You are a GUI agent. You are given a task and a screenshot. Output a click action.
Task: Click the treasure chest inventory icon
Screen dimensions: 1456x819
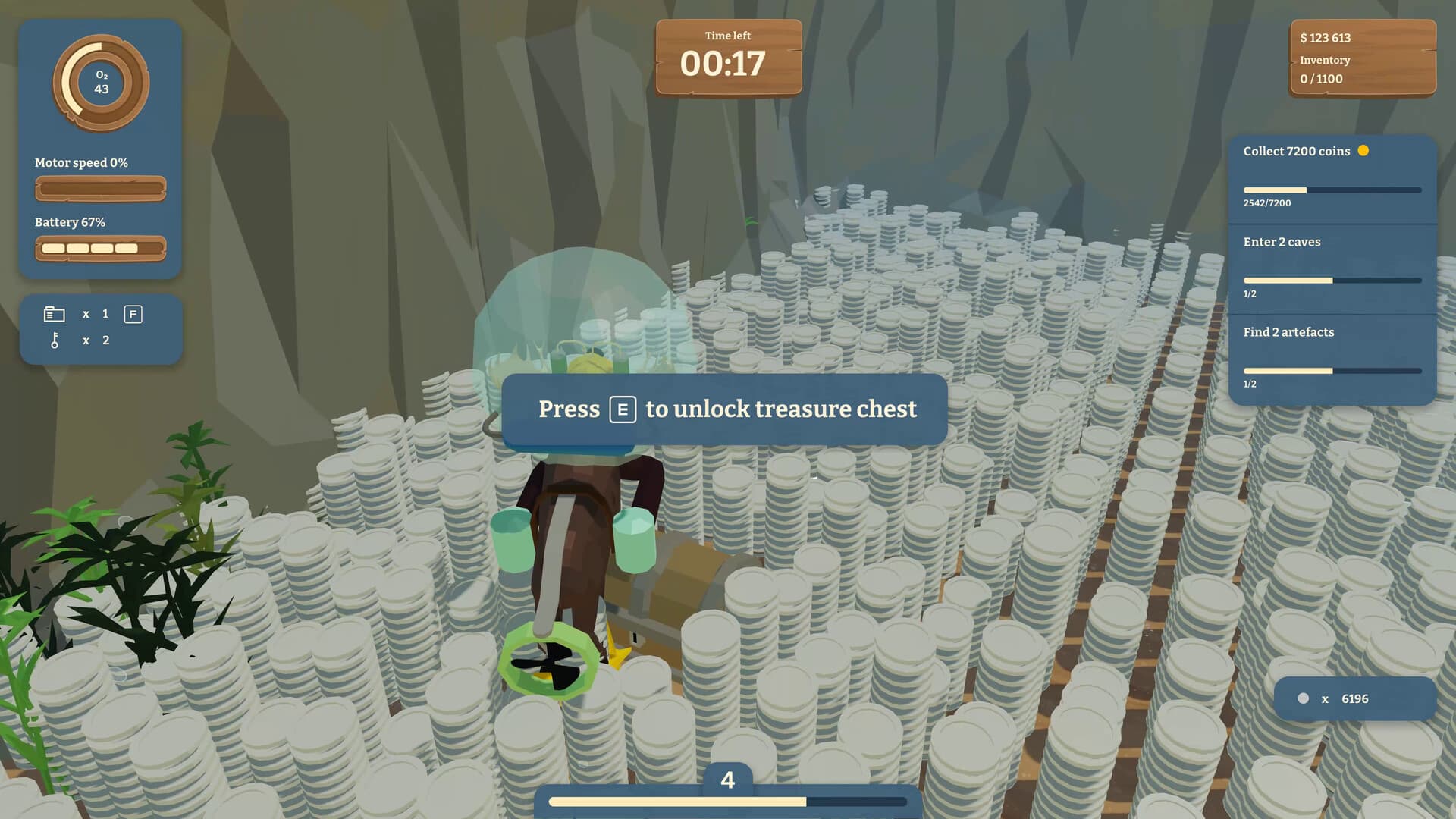click(54, 313)
